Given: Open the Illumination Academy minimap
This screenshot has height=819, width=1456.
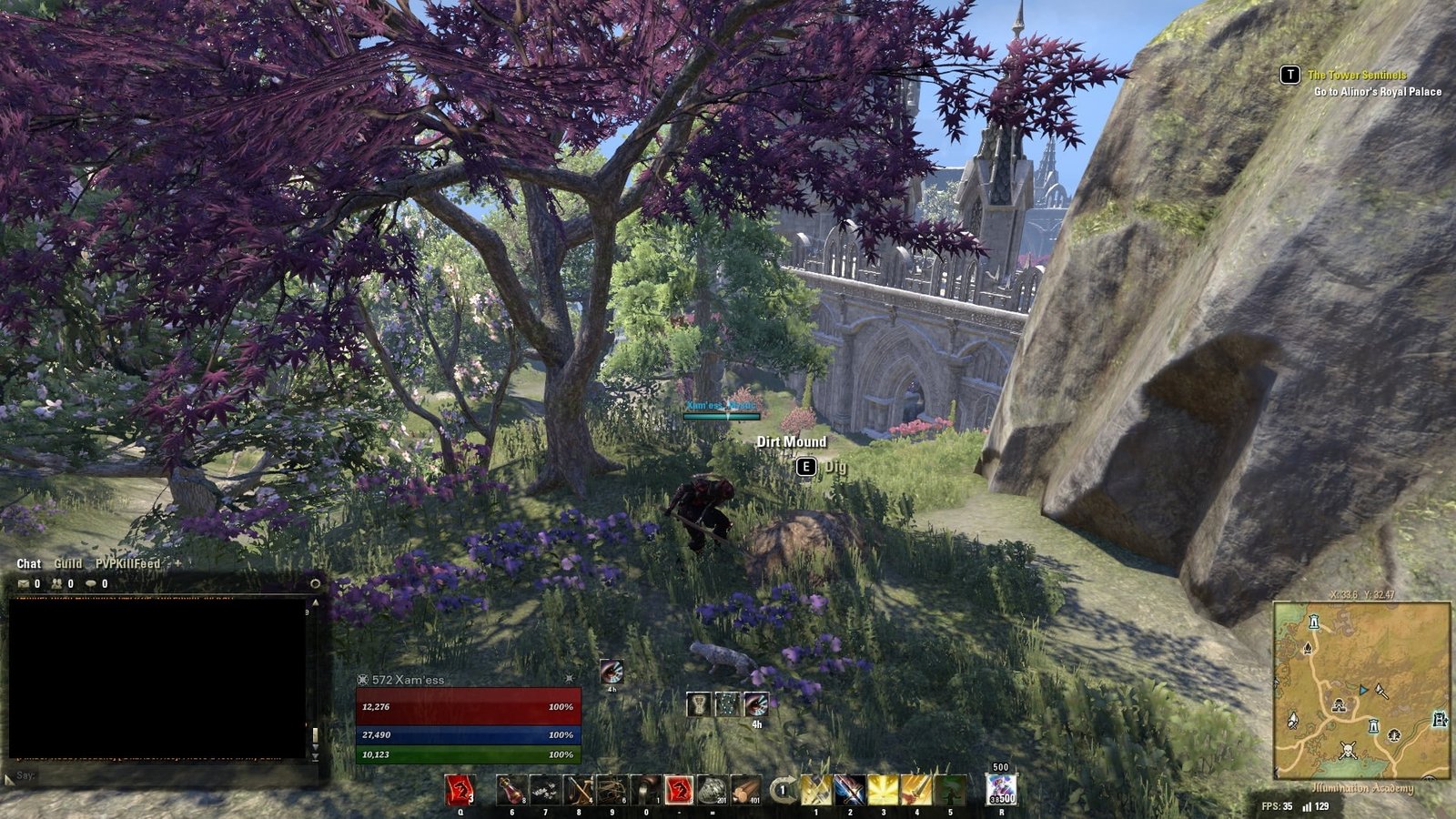Looking at the screenshot, I should click(x=1361, y=691).
